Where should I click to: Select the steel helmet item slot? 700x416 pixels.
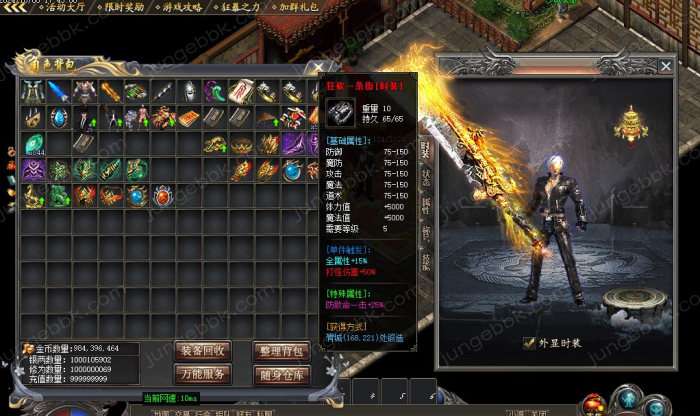point(190,92)
